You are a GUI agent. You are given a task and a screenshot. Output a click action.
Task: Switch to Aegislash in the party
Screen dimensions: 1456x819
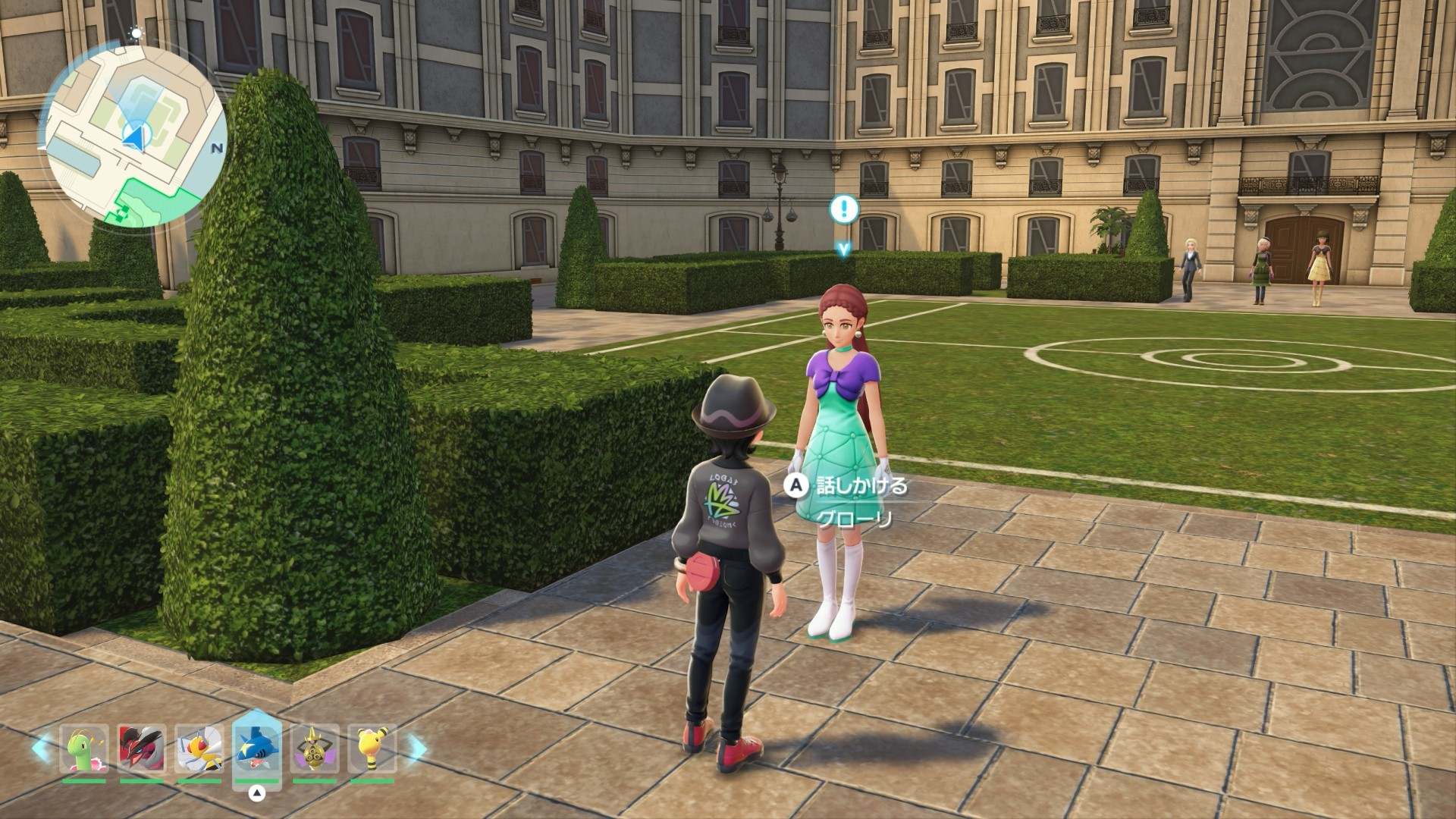click(314, 748)
